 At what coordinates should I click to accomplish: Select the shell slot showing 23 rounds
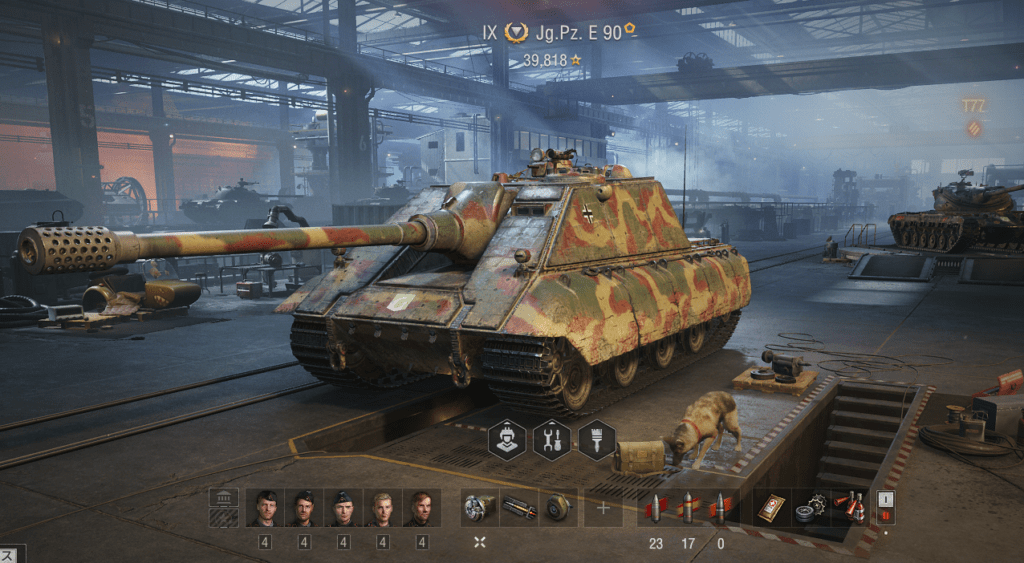coord(656,508)
